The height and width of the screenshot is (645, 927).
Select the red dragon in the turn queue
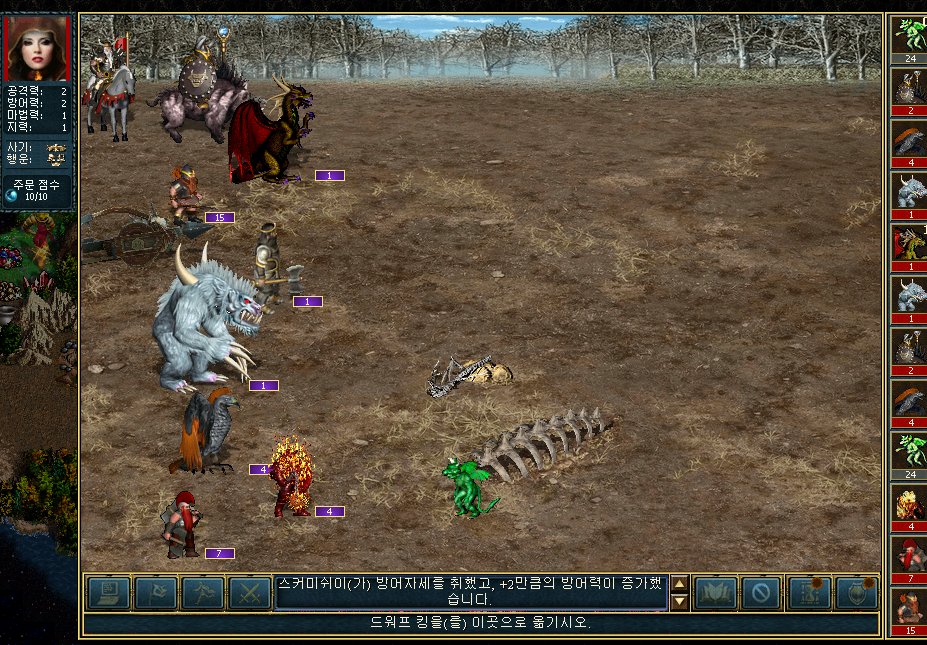tap(909, 243)
